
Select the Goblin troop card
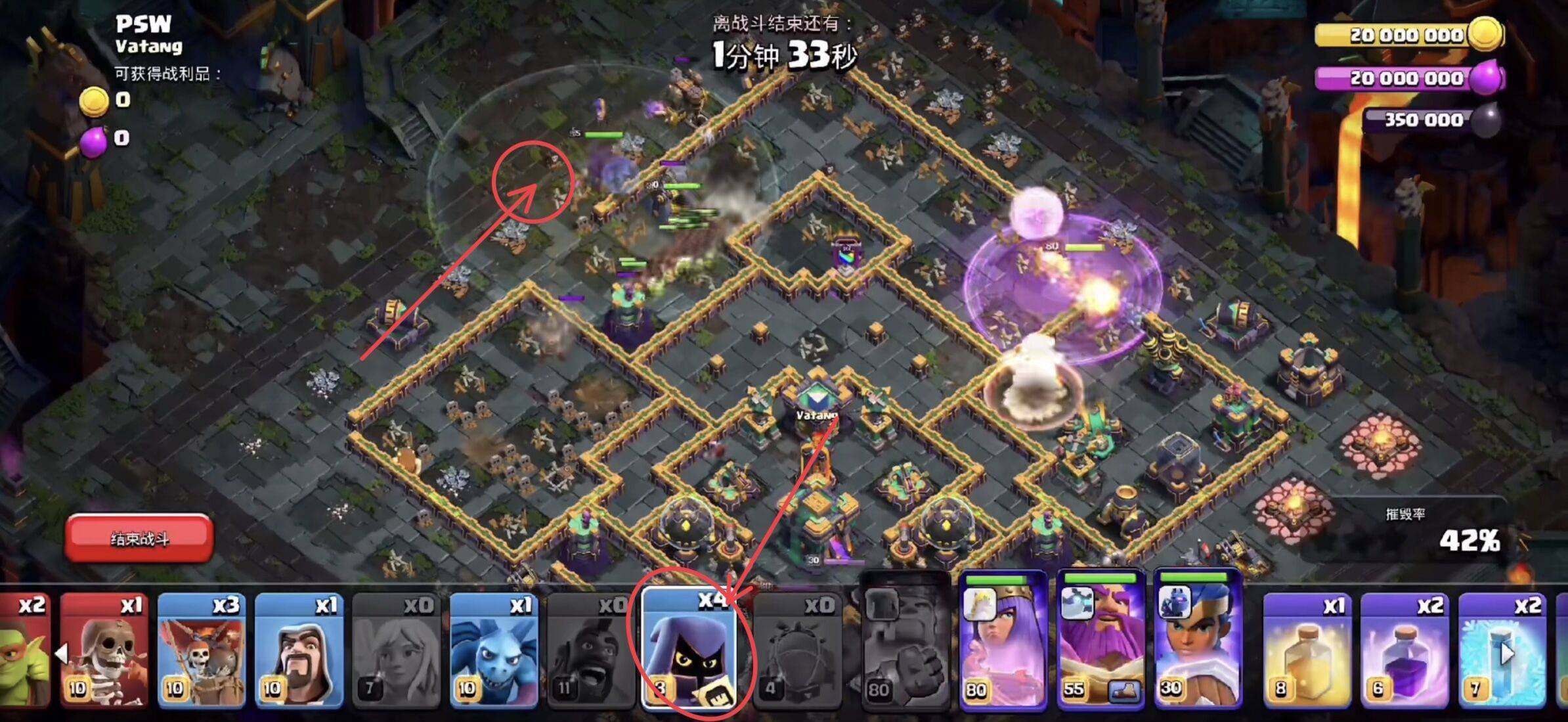tap(24, 650)
